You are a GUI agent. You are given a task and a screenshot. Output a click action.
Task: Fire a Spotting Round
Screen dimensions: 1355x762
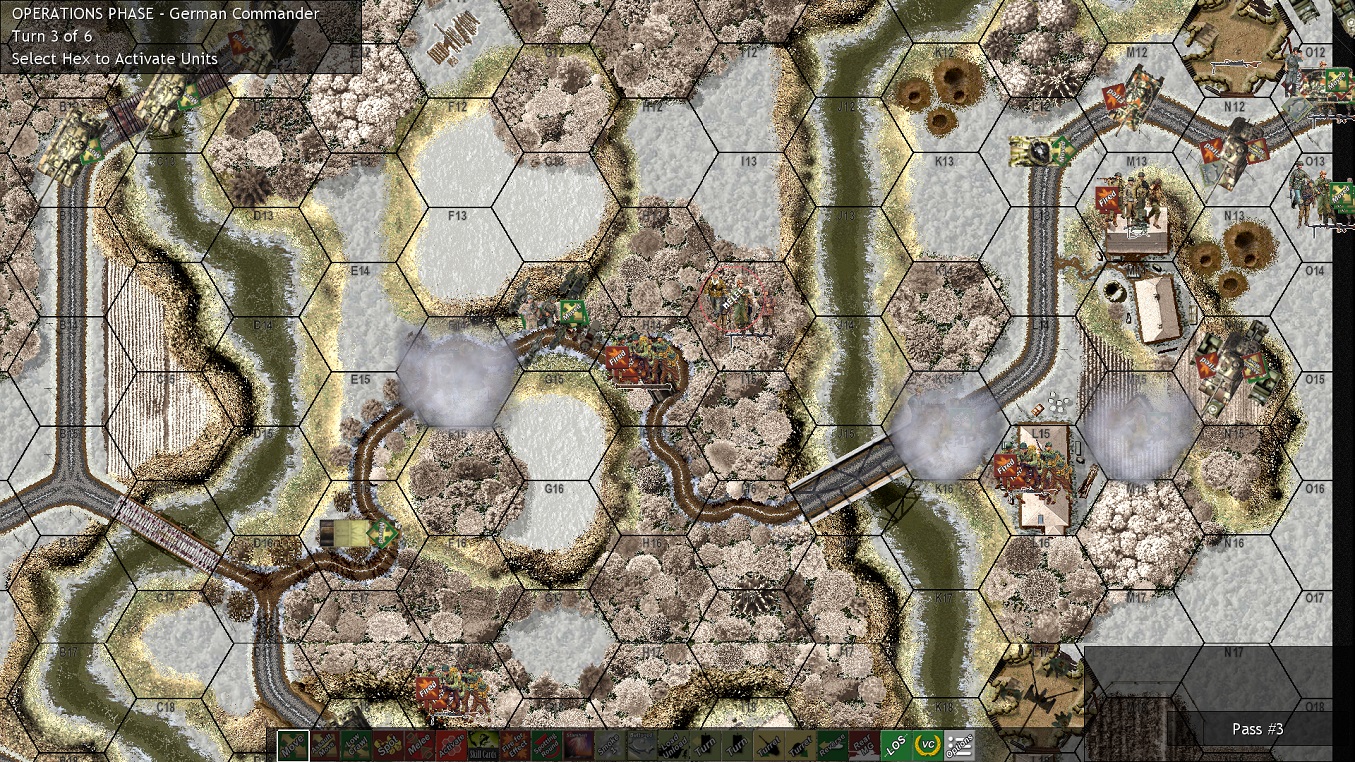tap(544, 744)
